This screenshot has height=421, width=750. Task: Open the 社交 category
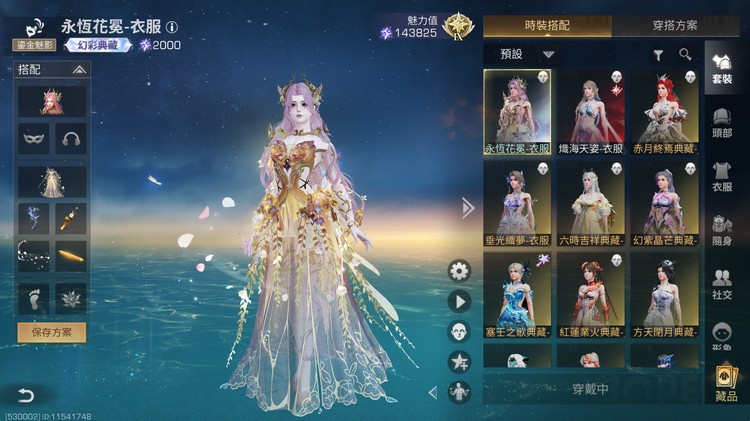pos(723,285)
